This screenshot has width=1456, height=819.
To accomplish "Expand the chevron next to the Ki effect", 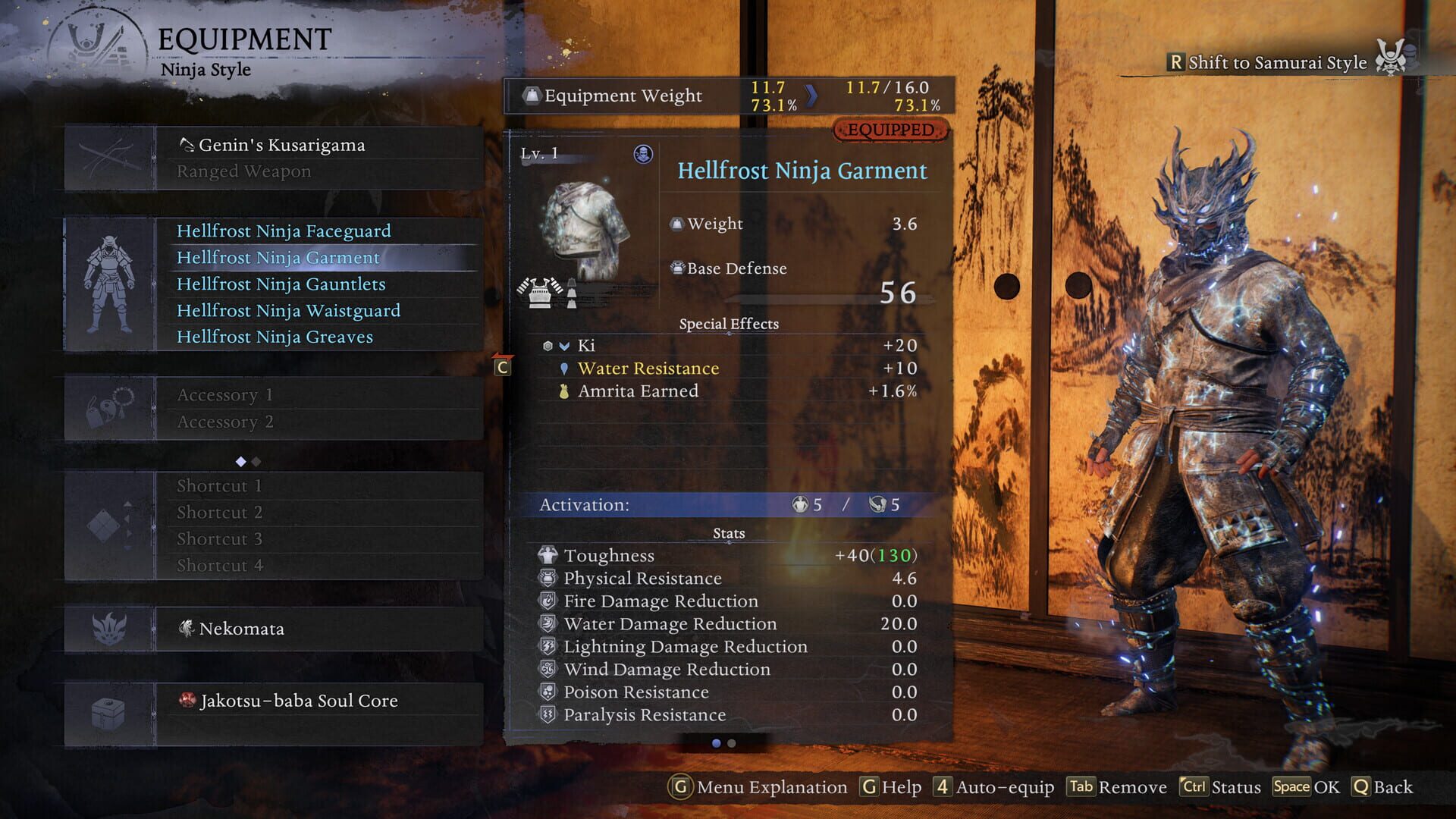I will [563, 345].
